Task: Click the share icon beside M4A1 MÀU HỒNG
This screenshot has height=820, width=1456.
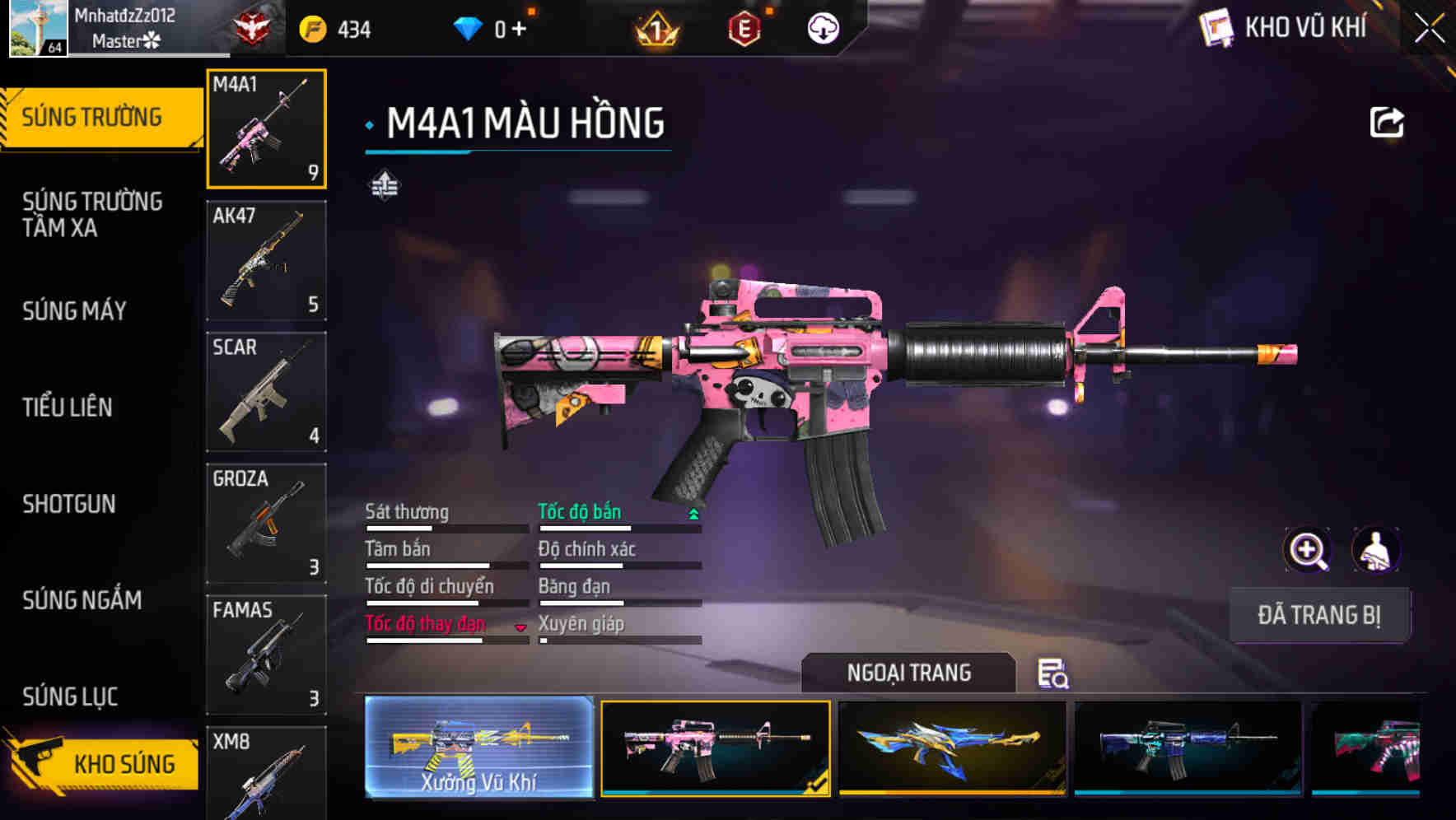Action: (1388, 122)
